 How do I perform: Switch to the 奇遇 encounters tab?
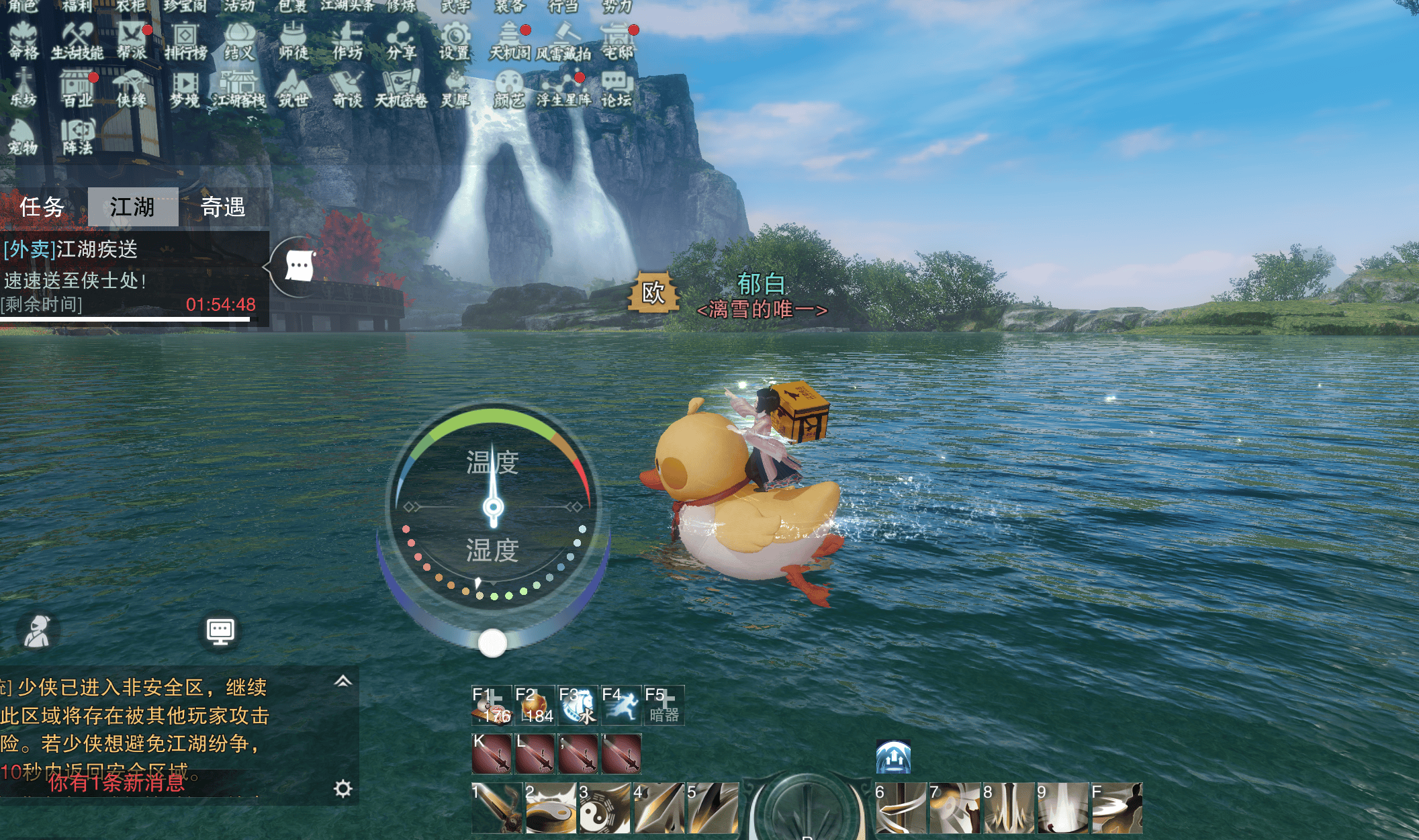coord(224,207)
